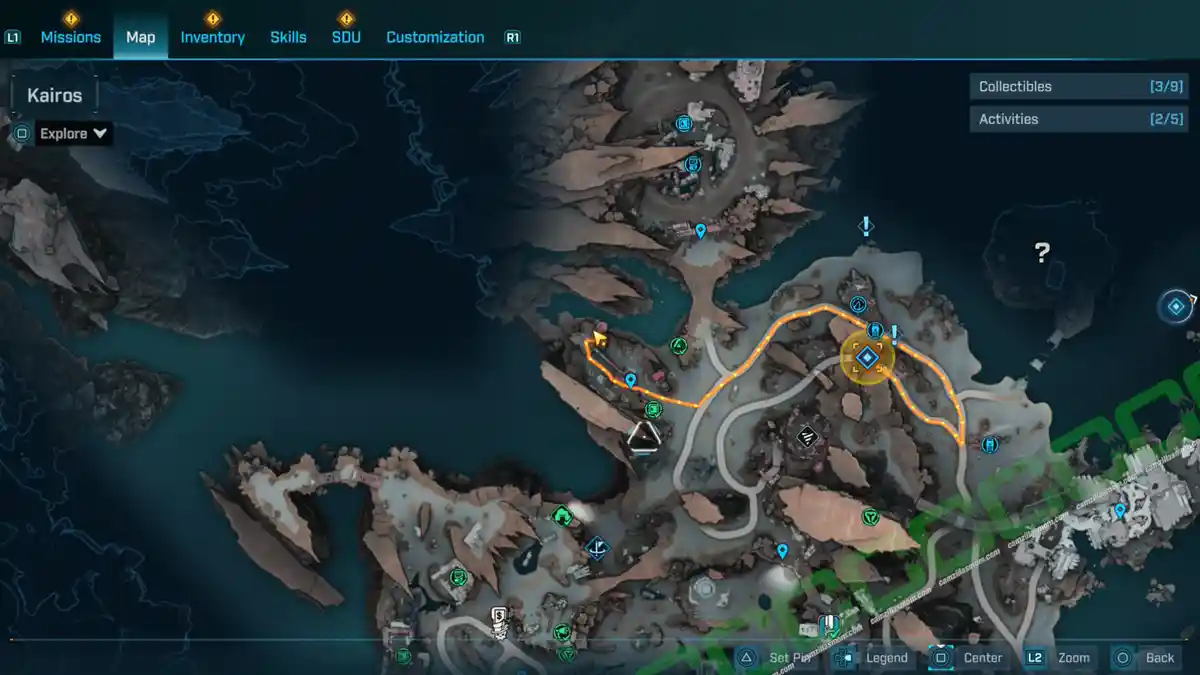Image resolution: width=1200 pixels, height=675 pixels.
Task: Click the question mark unexplored area marker
Action: pos(1042,253)
